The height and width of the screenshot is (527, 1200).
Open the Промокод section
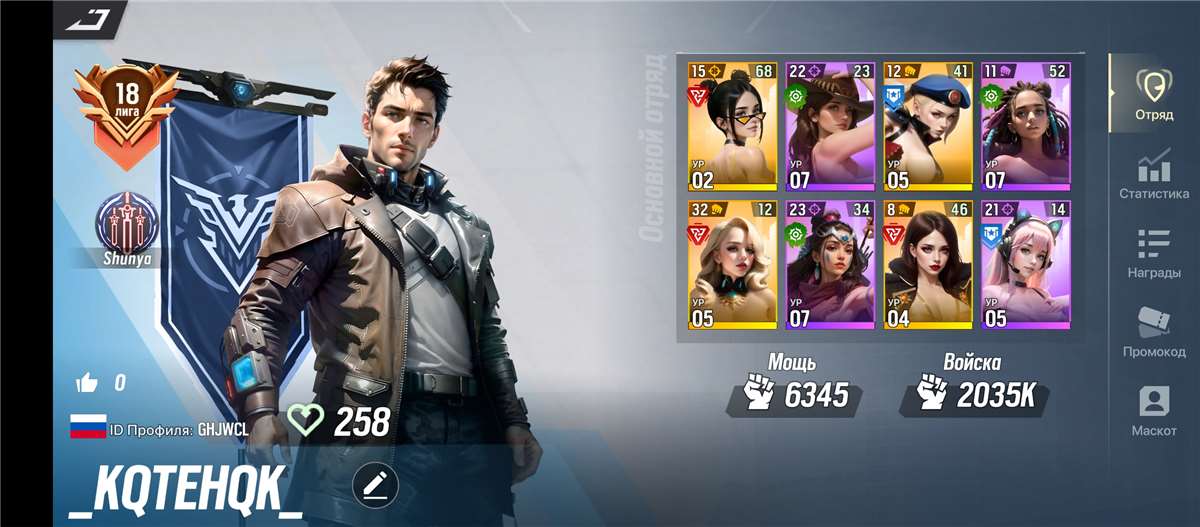point(1153,332)
